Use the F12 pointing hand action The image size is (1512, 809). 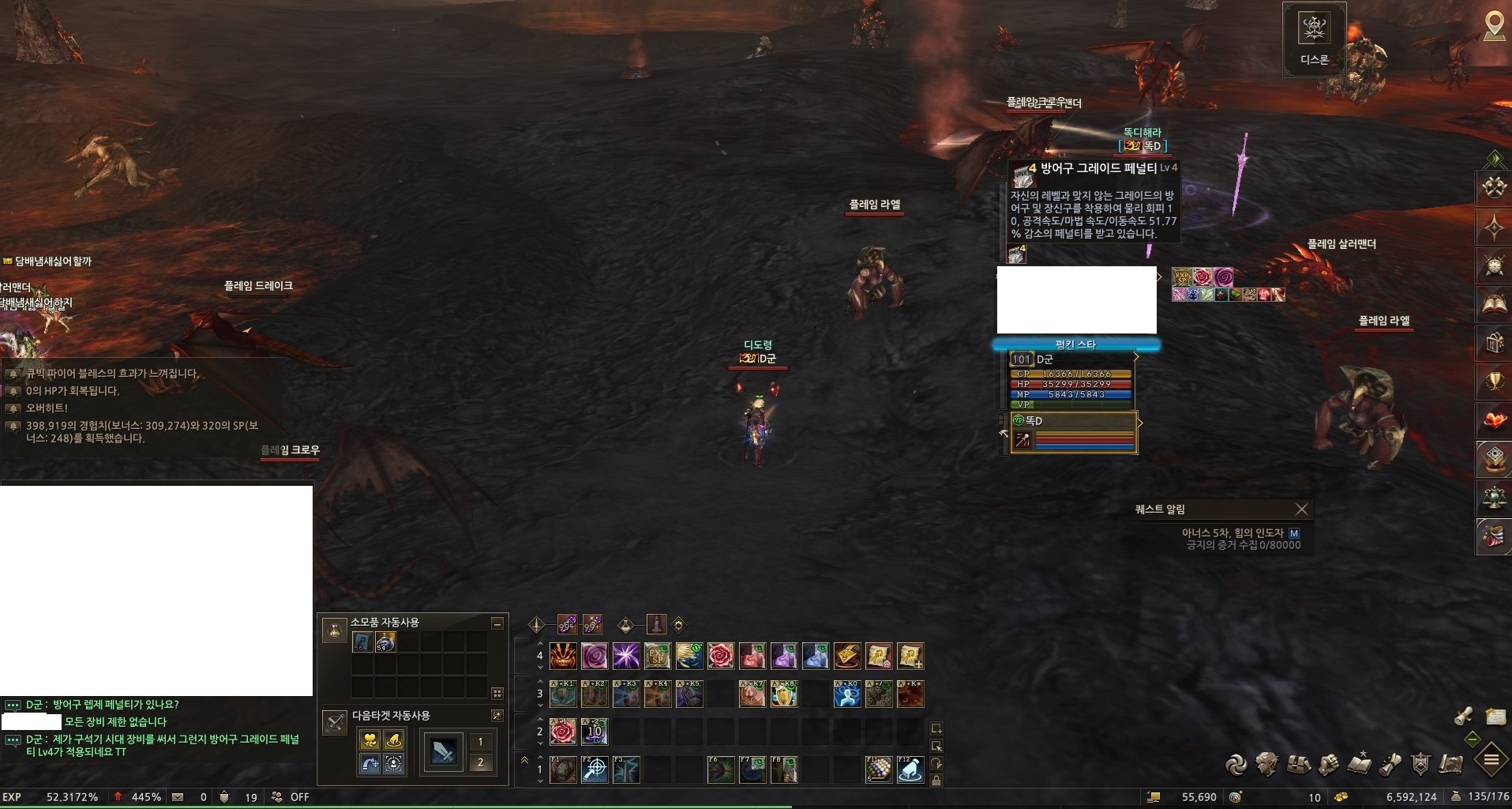tap(910, 769)
